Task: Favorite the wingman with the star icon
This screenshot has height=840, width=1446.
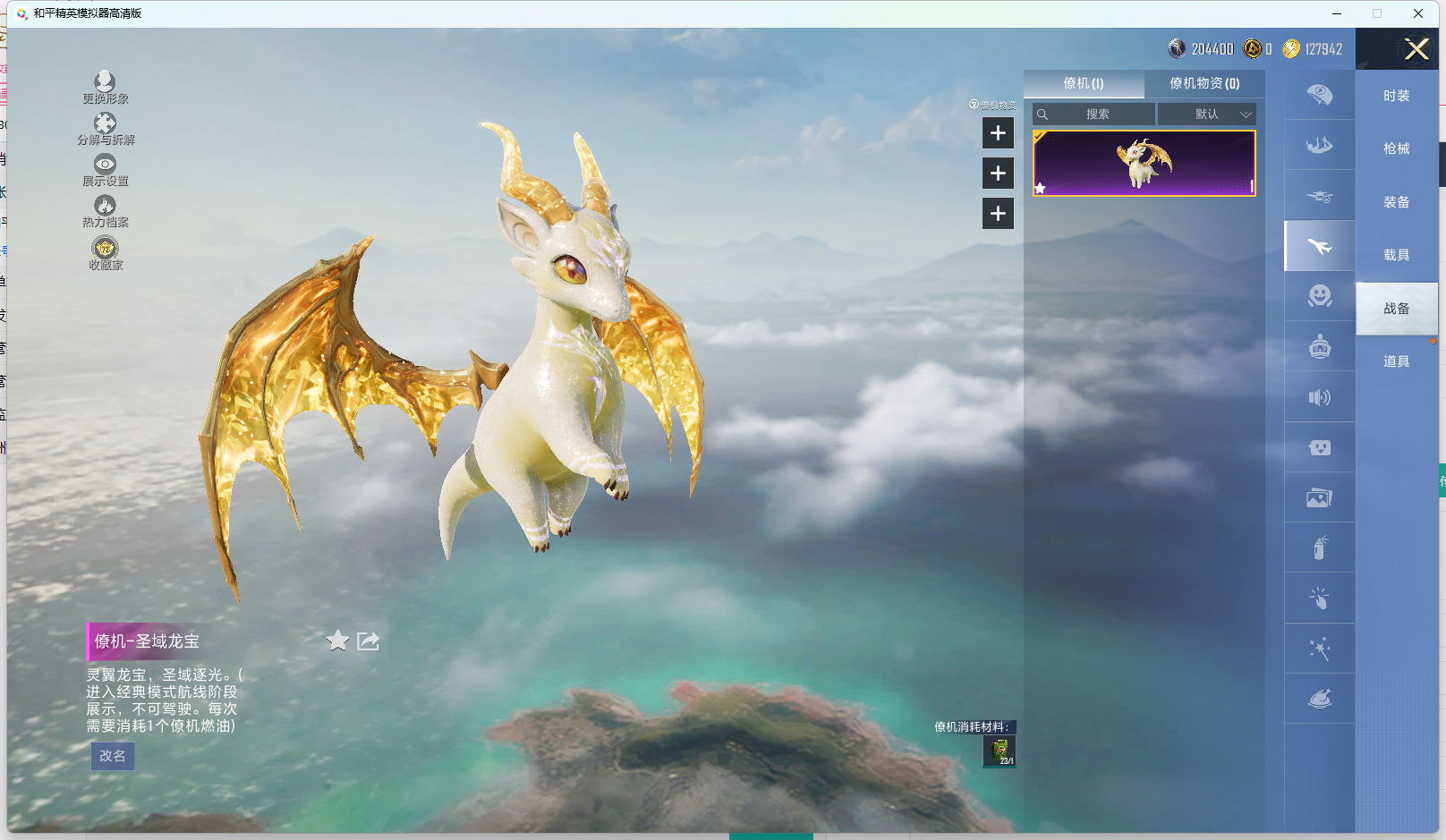Action: tap(337, 641)
